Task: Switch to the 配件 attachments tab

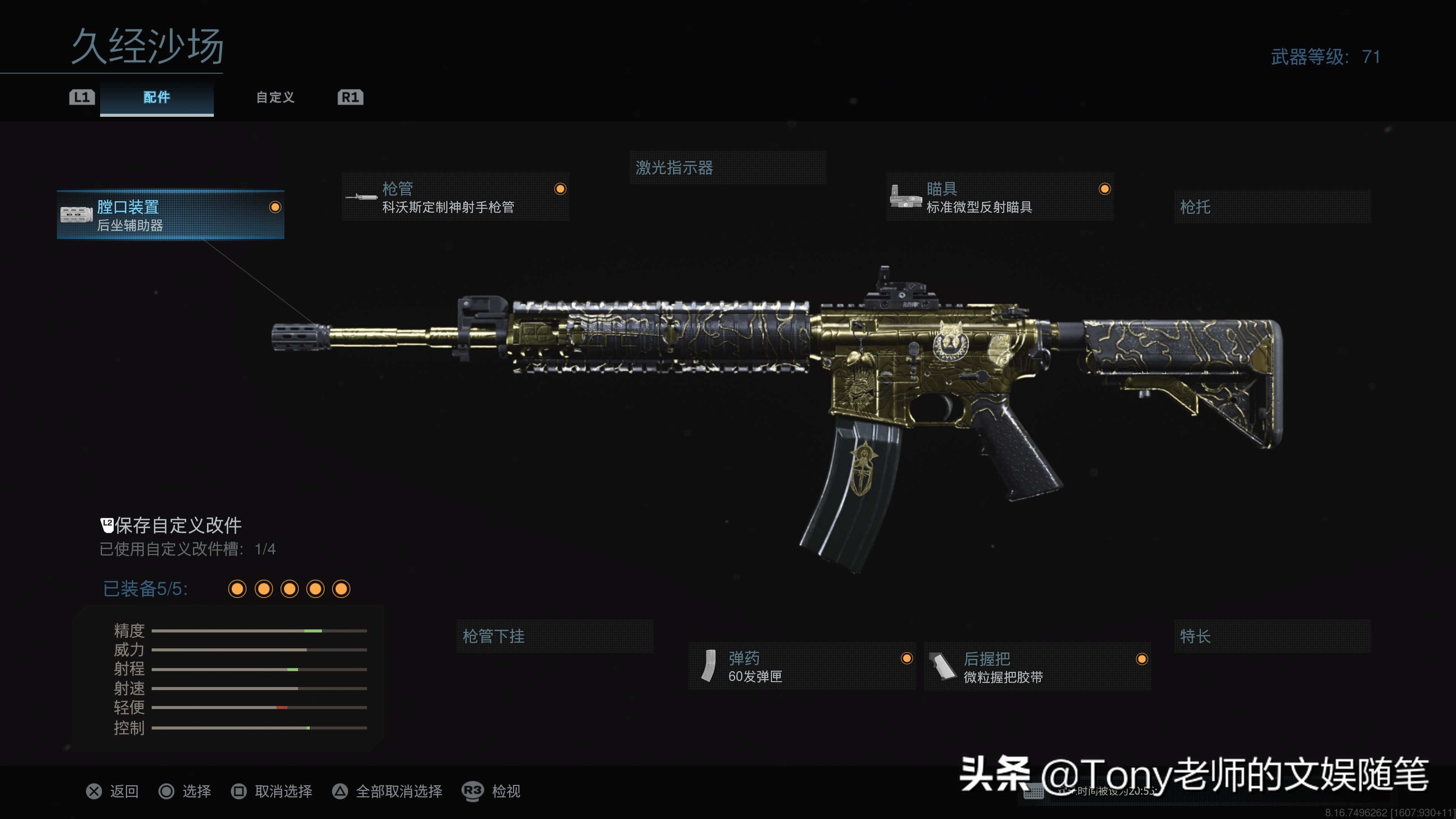Action: point(157,97)
